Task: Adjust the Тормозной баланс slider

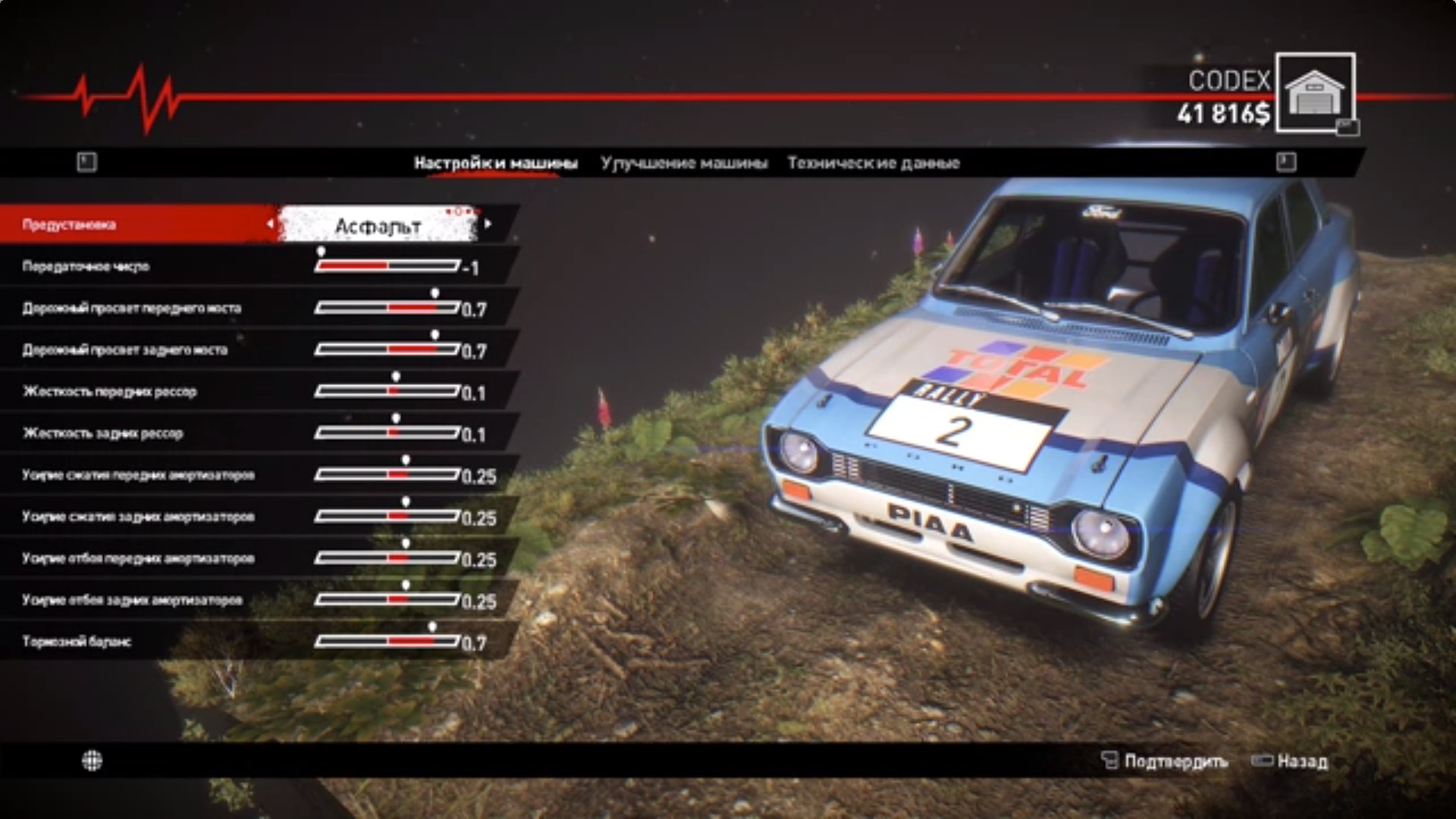Action: tap(387, 642)
